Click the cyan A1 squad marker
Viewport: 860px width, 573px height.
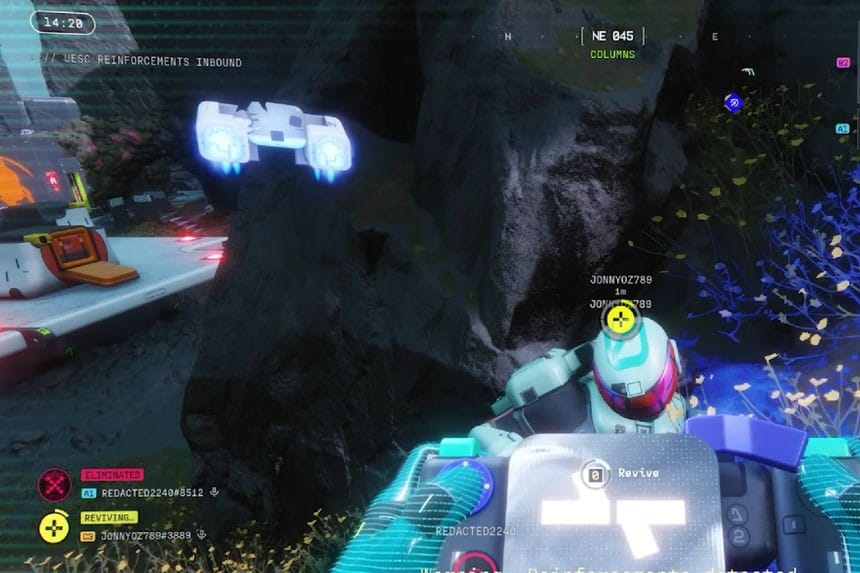843,129
